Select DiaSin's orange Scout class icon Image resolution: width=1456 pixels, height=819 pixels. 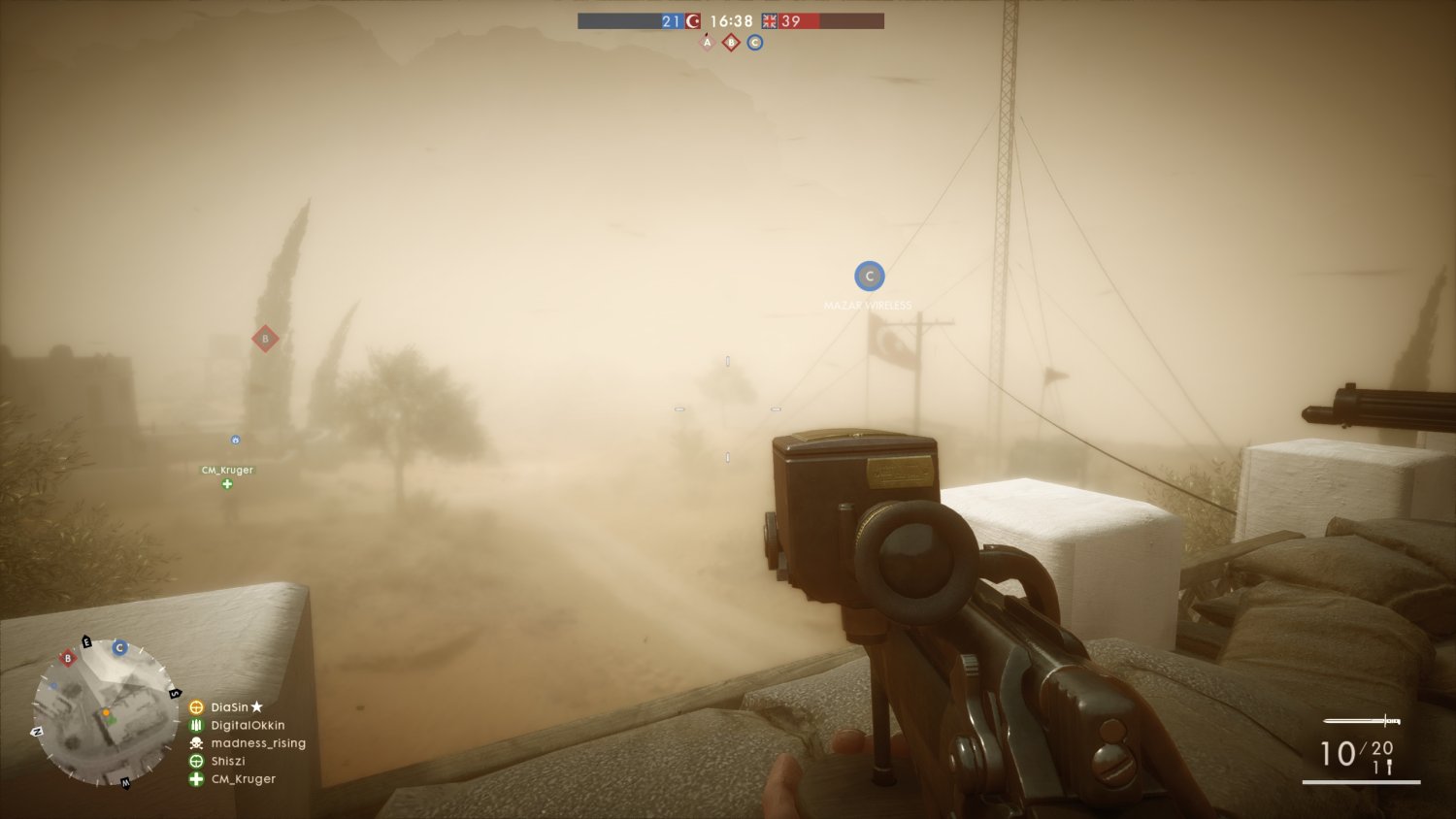pos(194,706)
